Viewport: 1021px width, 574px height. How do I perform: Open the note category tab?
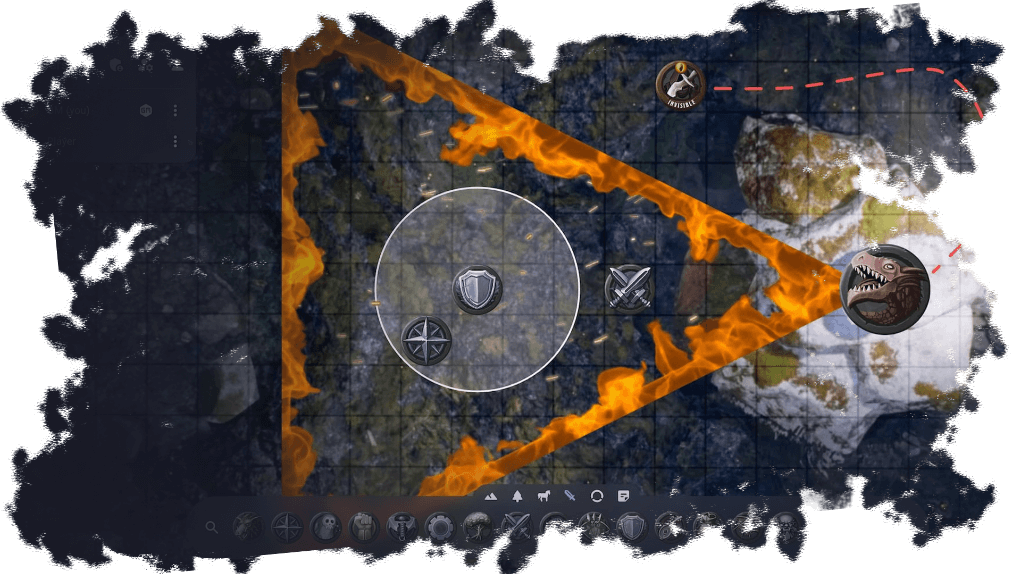(623, 496)
